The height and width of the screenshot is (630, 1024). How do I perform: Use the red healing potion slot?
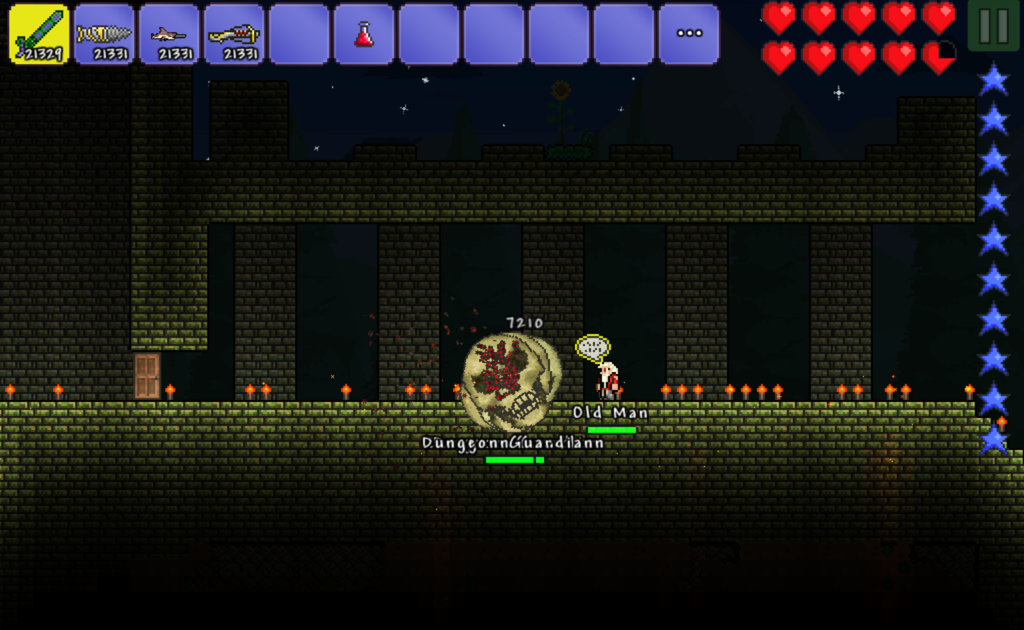364,34
